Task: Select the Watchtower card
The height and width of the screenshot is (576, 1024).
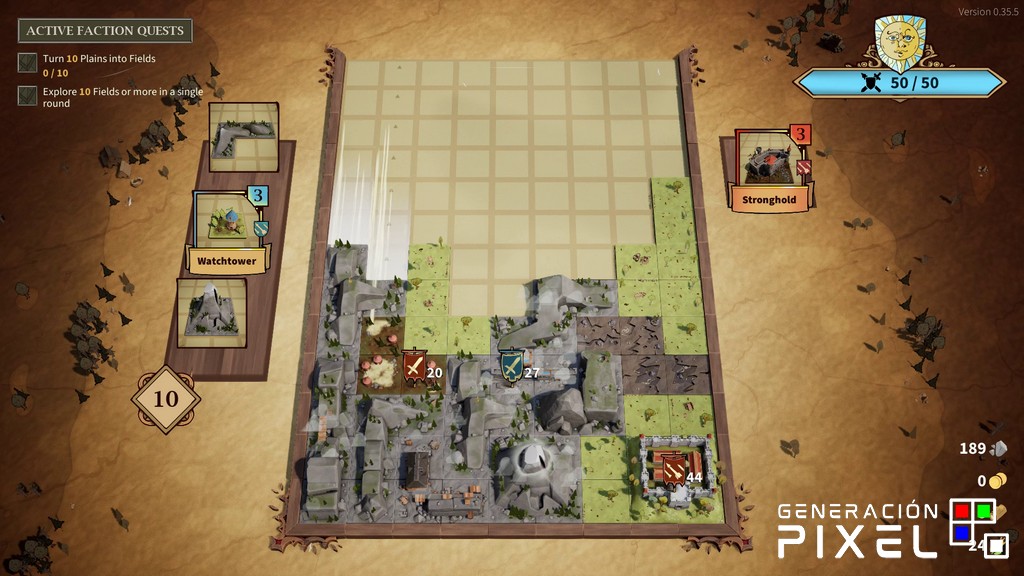Action: click(x=227, y=232)
